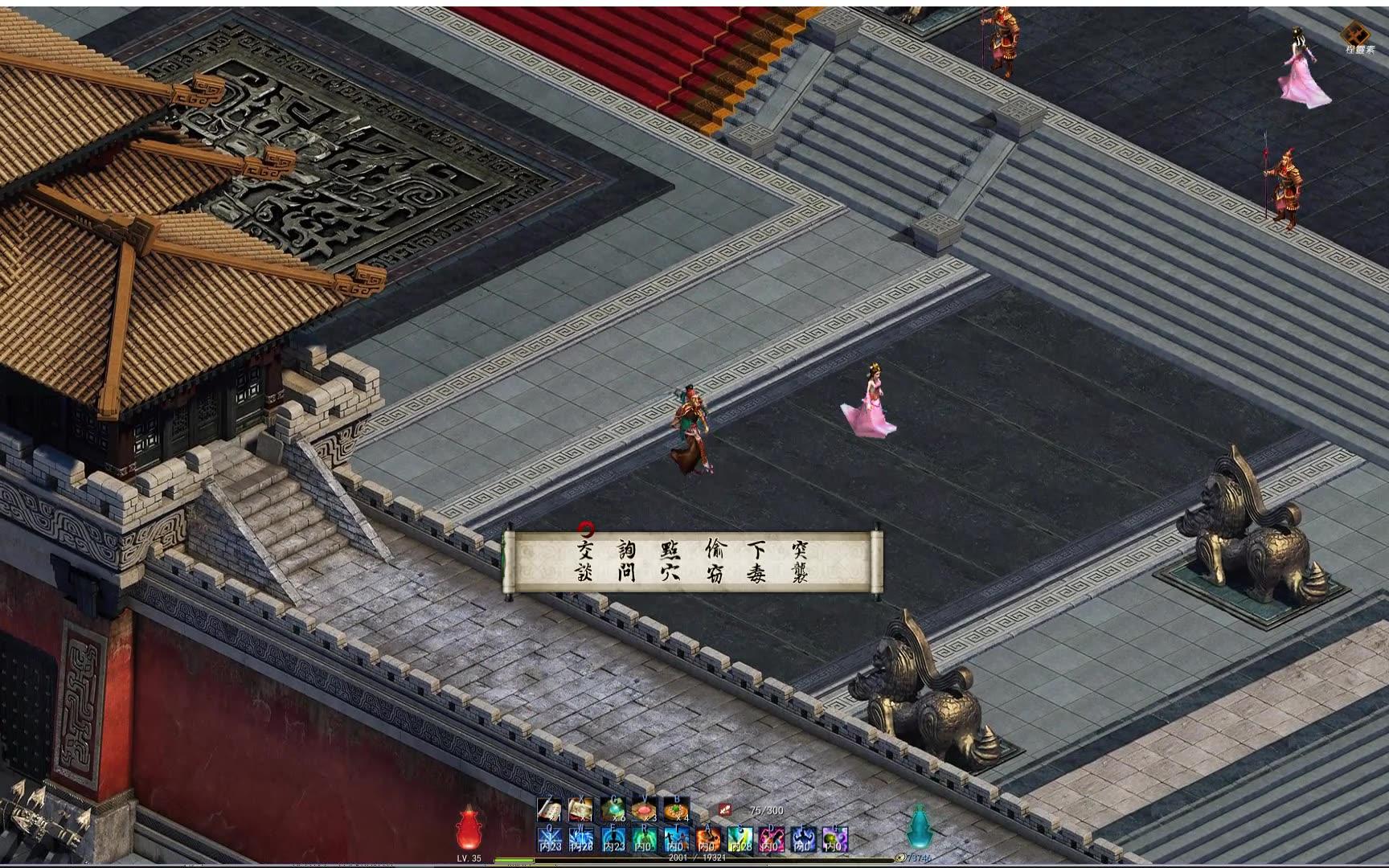Click the dart icon beside 75/300 counter
This screenshot has width=1389, height=868.
(723, 809)
